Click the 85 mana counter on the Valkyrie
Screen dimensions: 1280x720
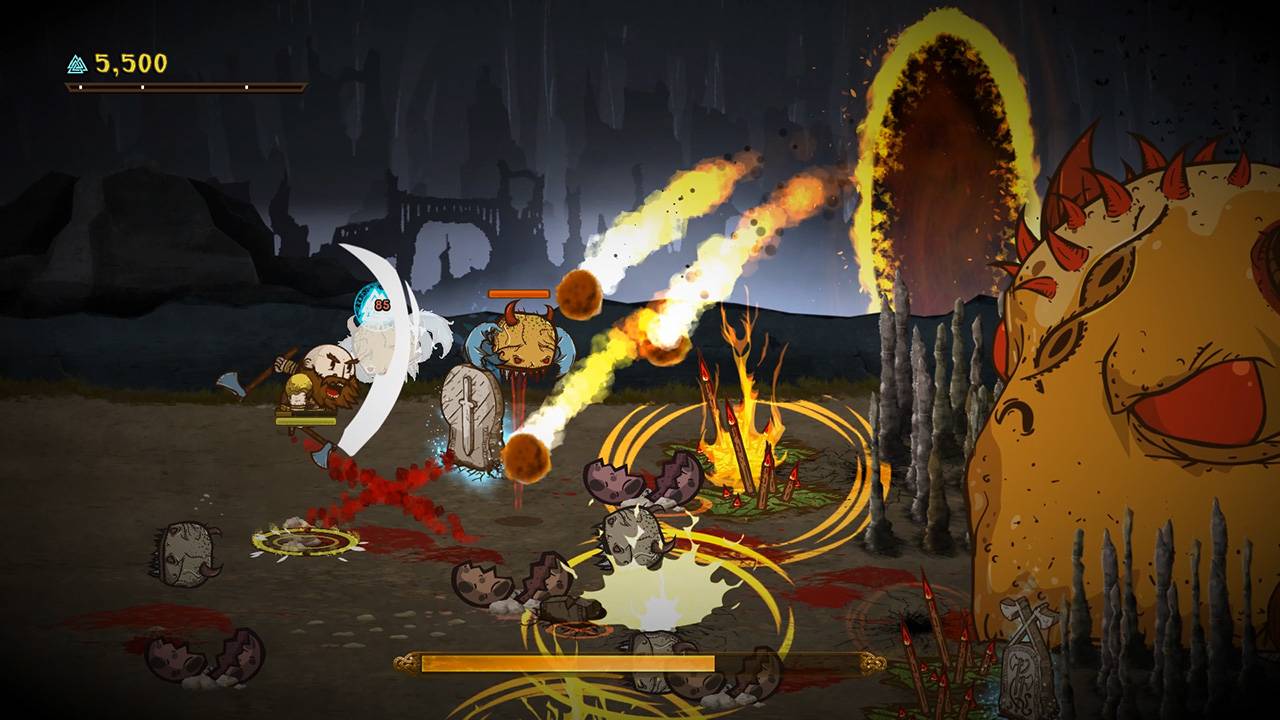tap(381, 305)
